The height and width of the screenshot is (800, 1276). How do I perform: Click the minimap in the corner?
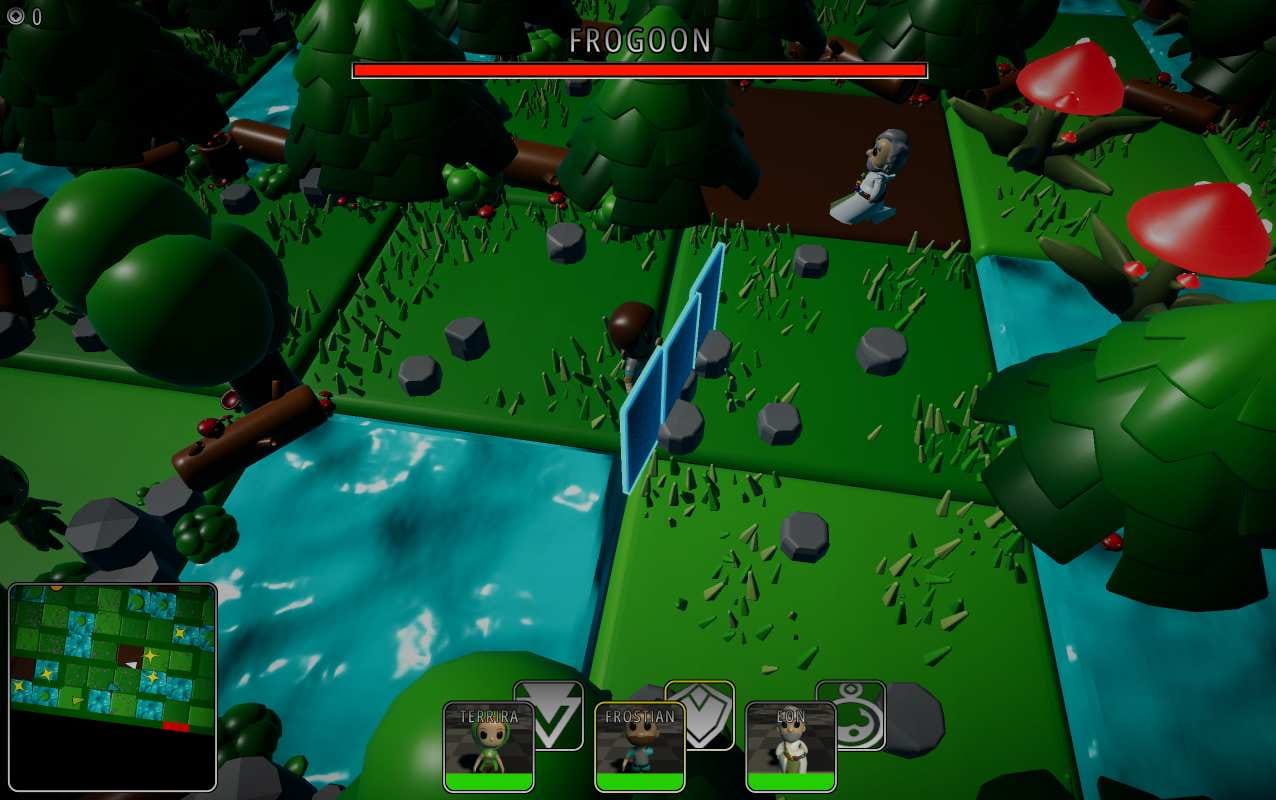click(112, 686)
